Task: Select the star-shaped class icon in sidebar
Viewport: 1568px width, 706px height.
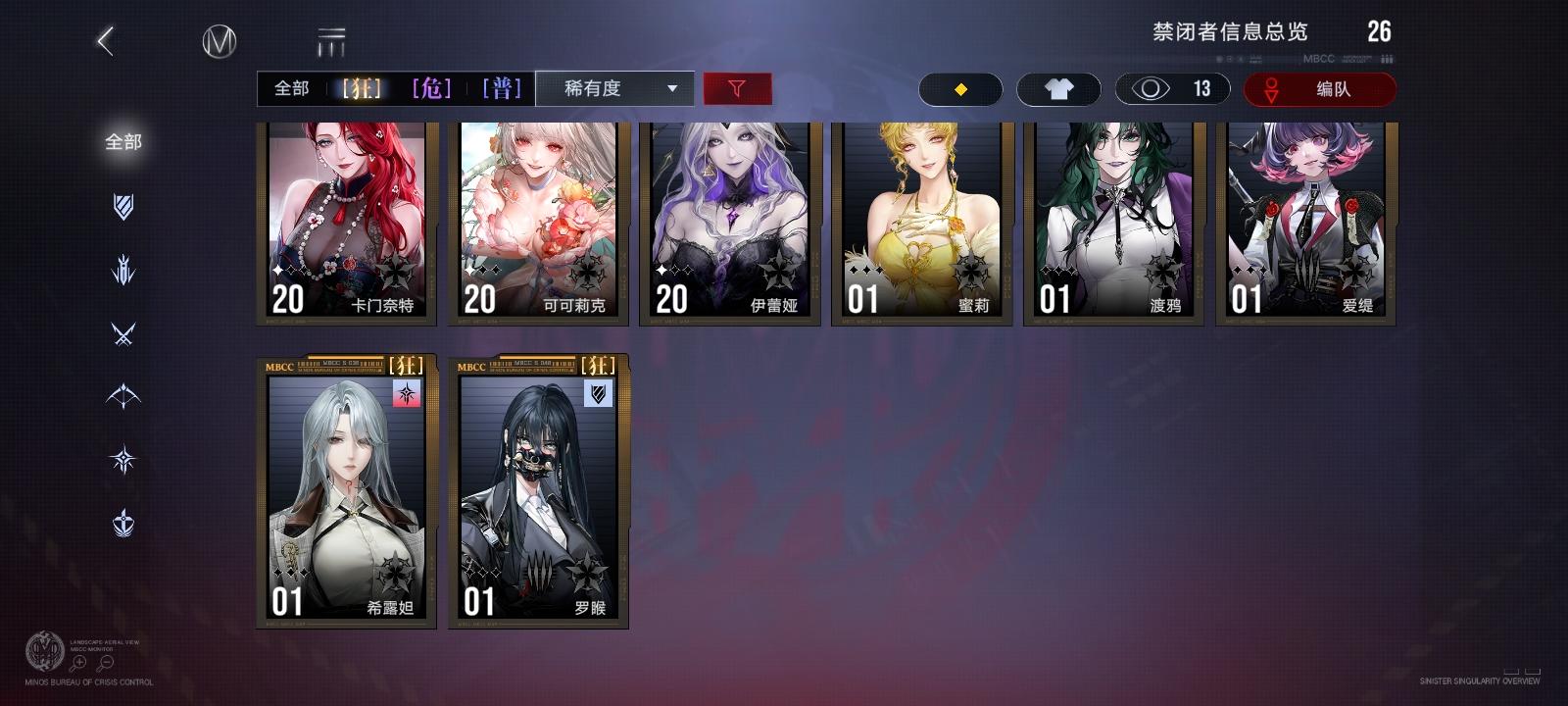Action: [x=123, y=459]
